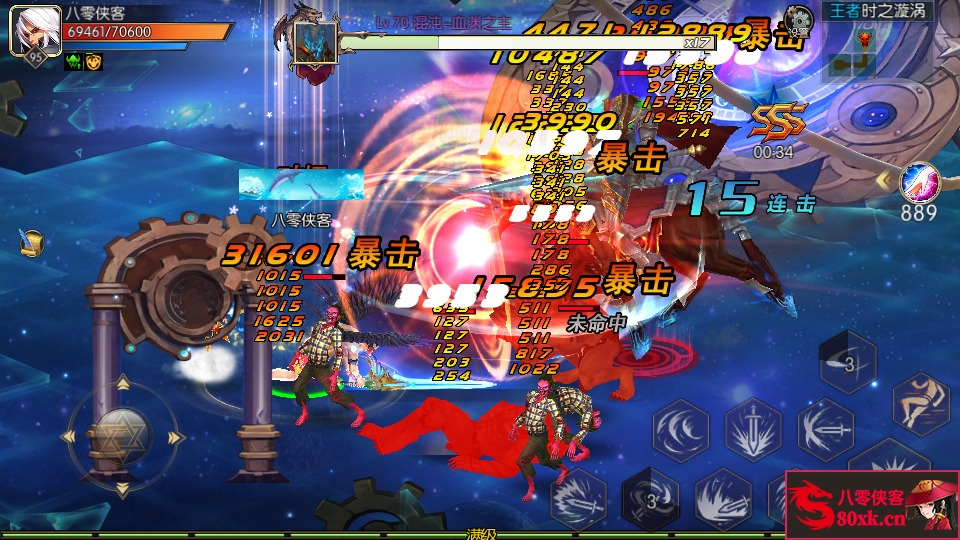The image size is (960, 540).
Task: Tap the virtual movement joystick
Action: (121, 435)
